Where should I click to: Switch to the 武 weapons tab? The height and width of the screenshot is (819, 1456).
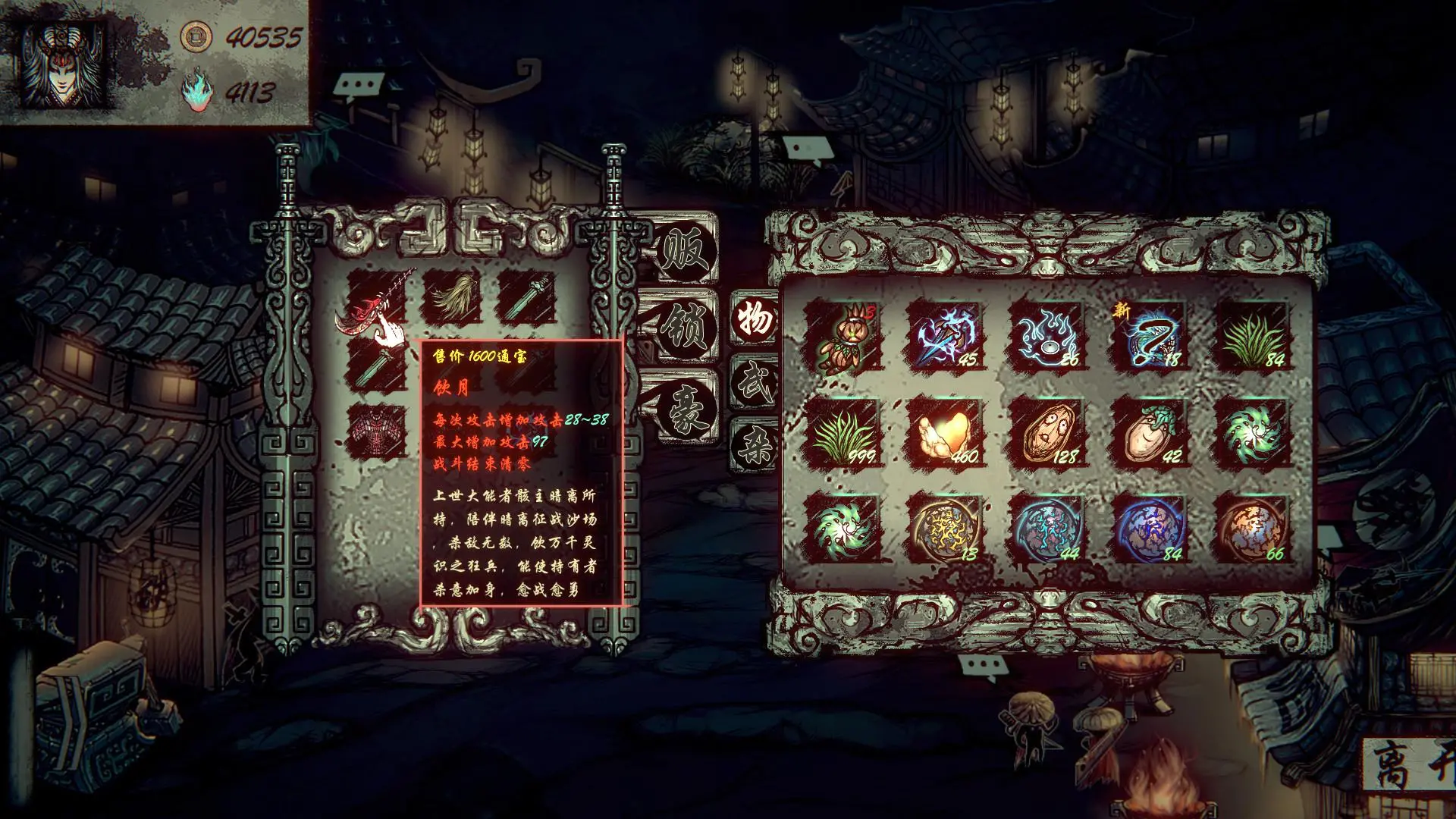click(x=755, y=383)
